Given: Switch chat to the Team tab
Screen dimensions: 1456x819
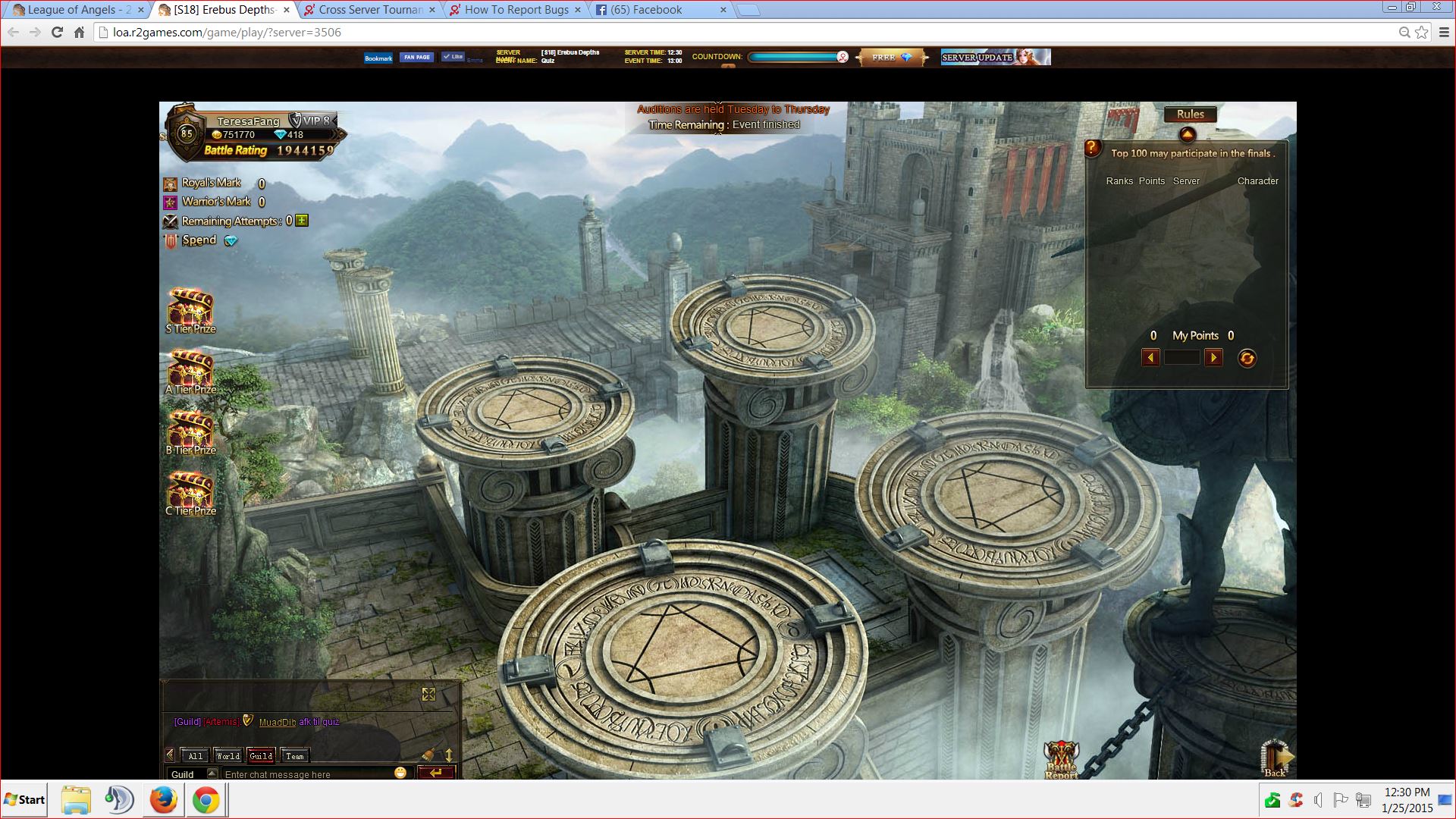Looking at the screenshot, I should (x=295, y=755).
